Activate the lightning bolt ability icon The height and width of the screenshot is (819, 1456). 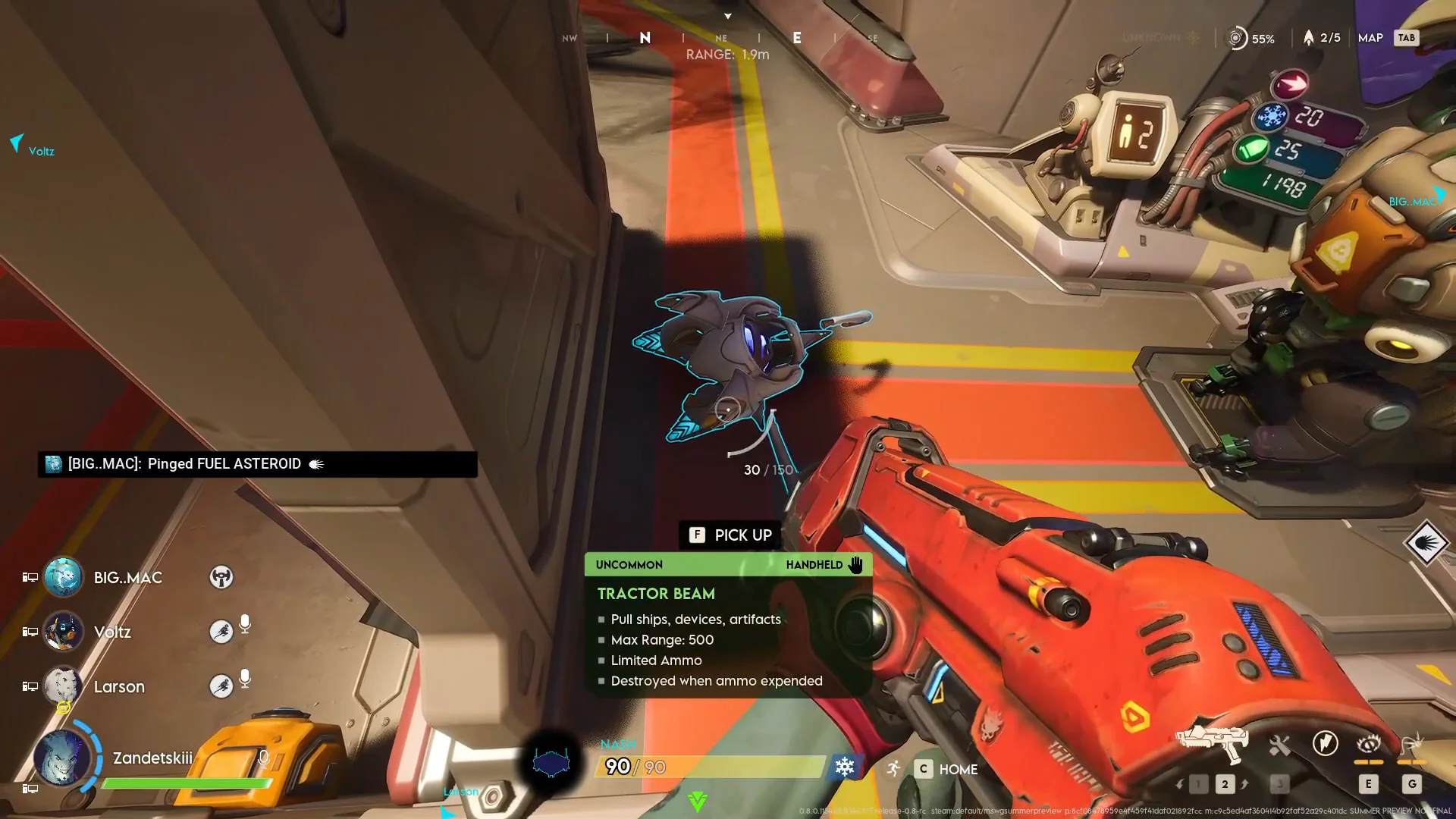1325,743
